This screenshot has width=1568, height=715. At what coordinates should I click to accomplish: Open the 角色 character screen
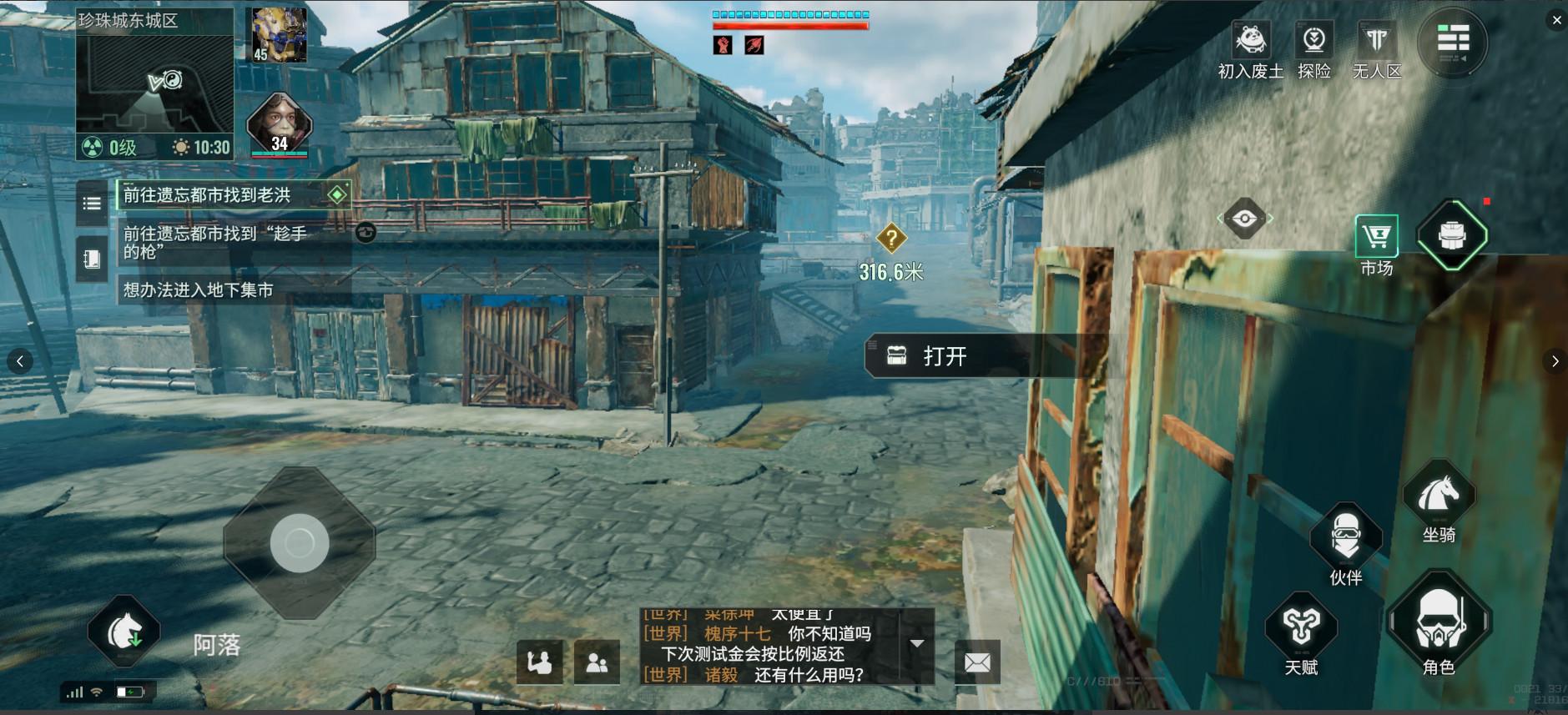1438,623
